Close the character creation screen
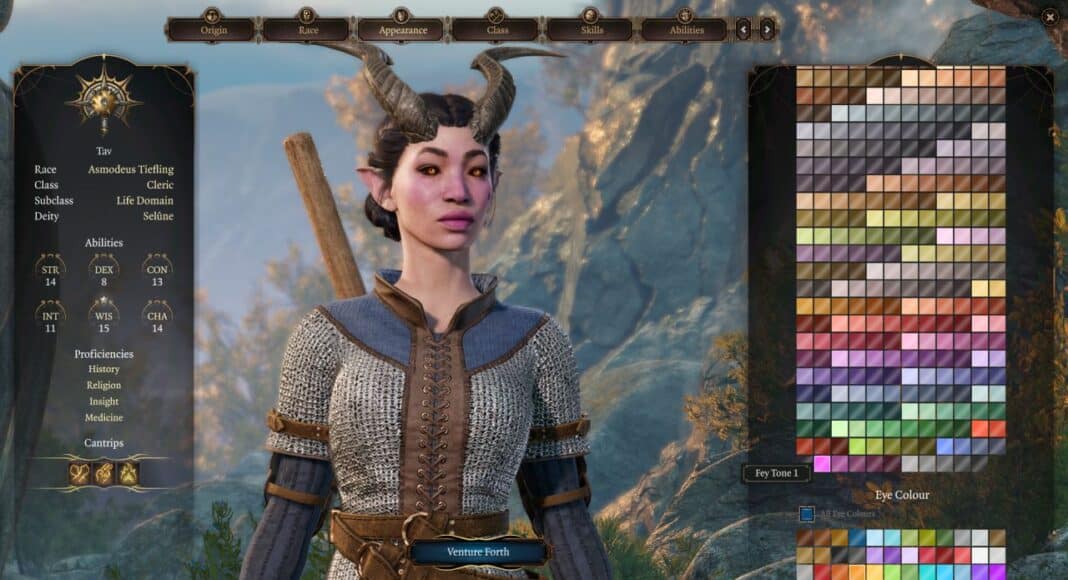Viewport: 1068px width, 580px height. coord(1049,16)
